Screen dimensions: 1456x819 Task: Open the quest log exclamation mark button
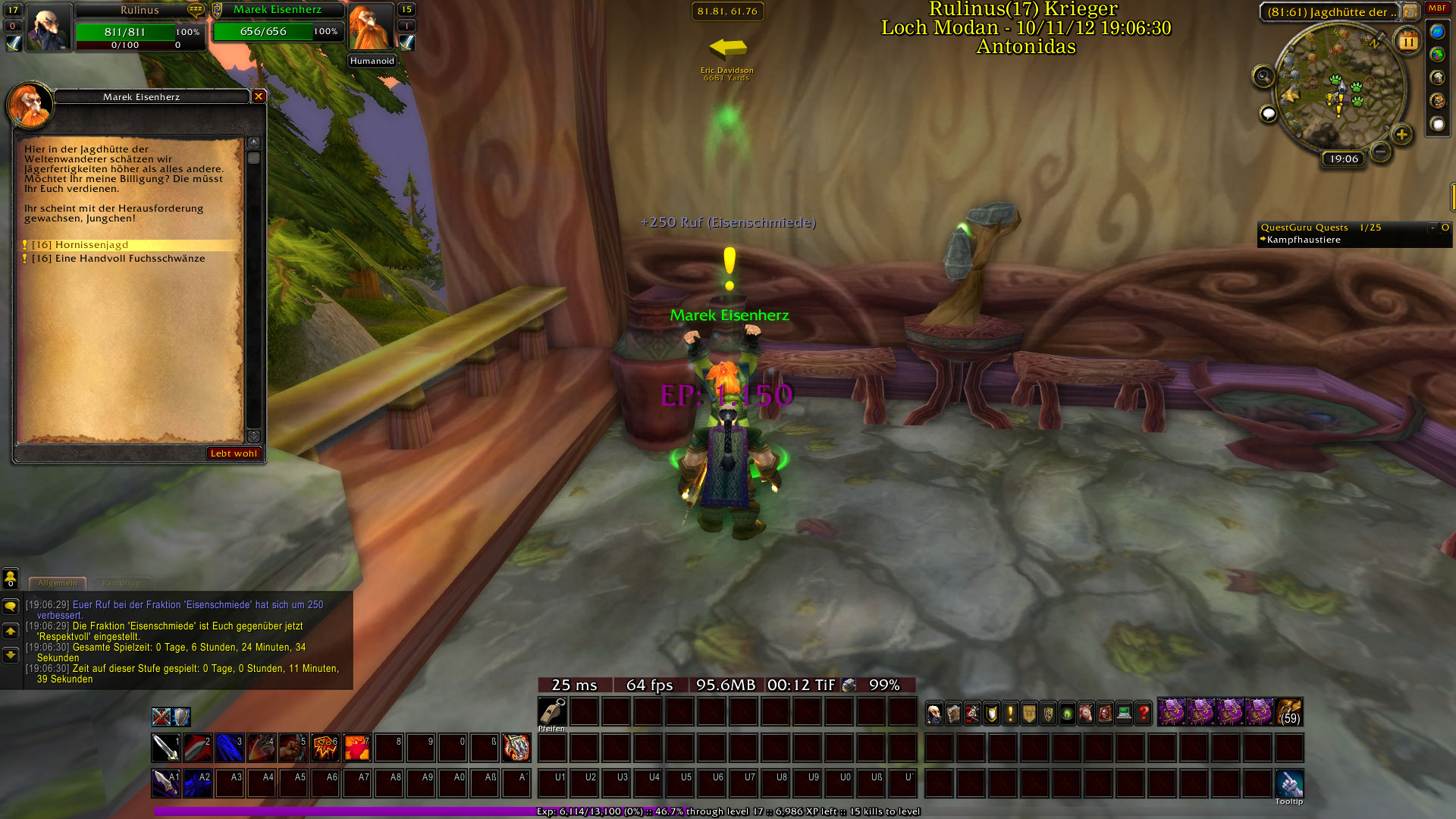tap(1010, 714)
